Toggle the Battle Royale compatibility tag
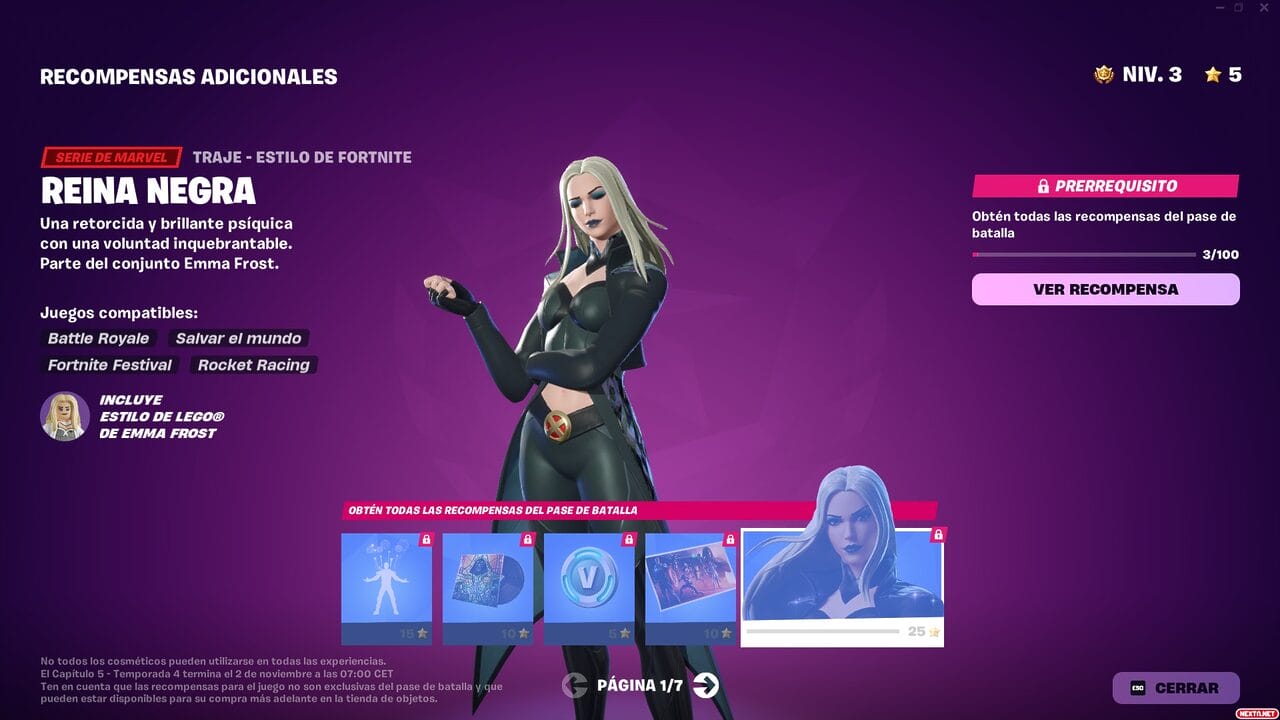The width and height of the screenshot is (1280, 720). (97, 339)
